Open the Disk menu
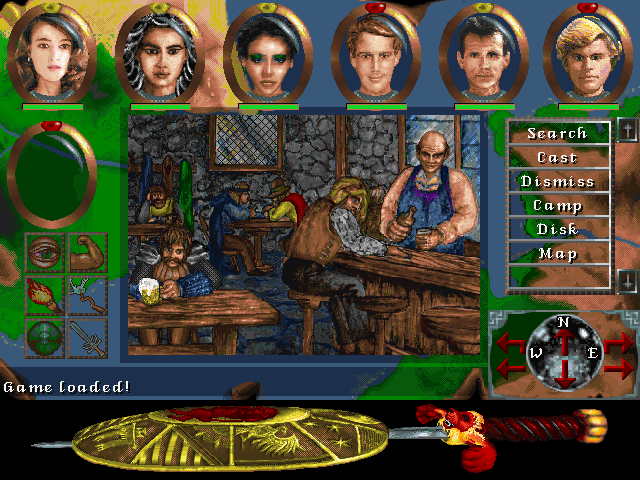 point(557,229)
